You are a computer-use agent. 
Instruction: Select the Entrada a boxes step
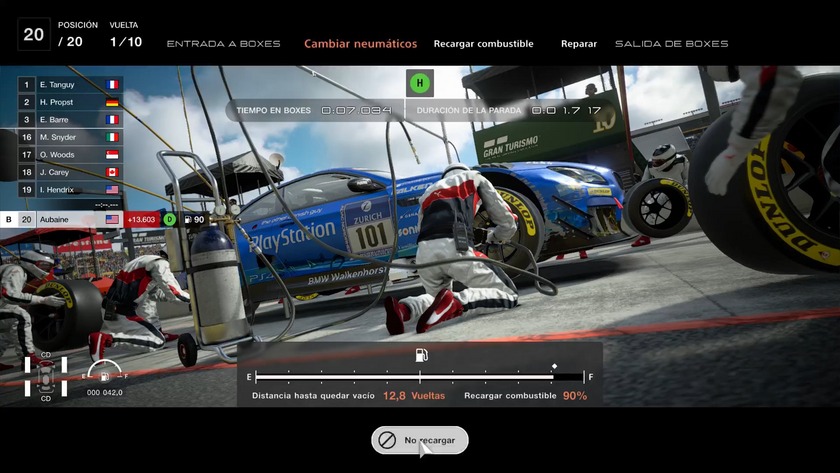tap(223, 44)
